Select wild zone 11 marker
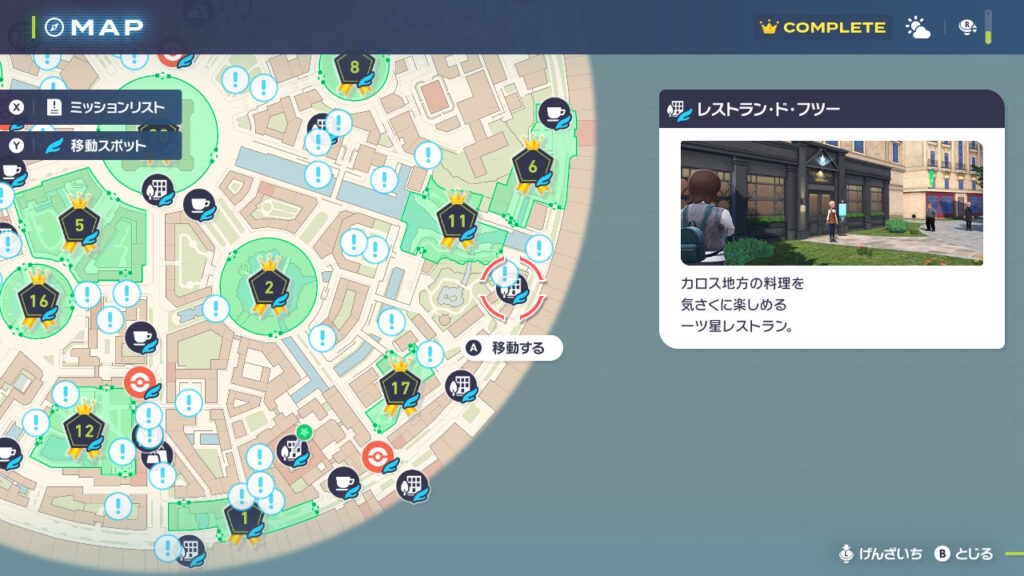The height and width of the screenshot is (576, 1024). click(458, 221)
